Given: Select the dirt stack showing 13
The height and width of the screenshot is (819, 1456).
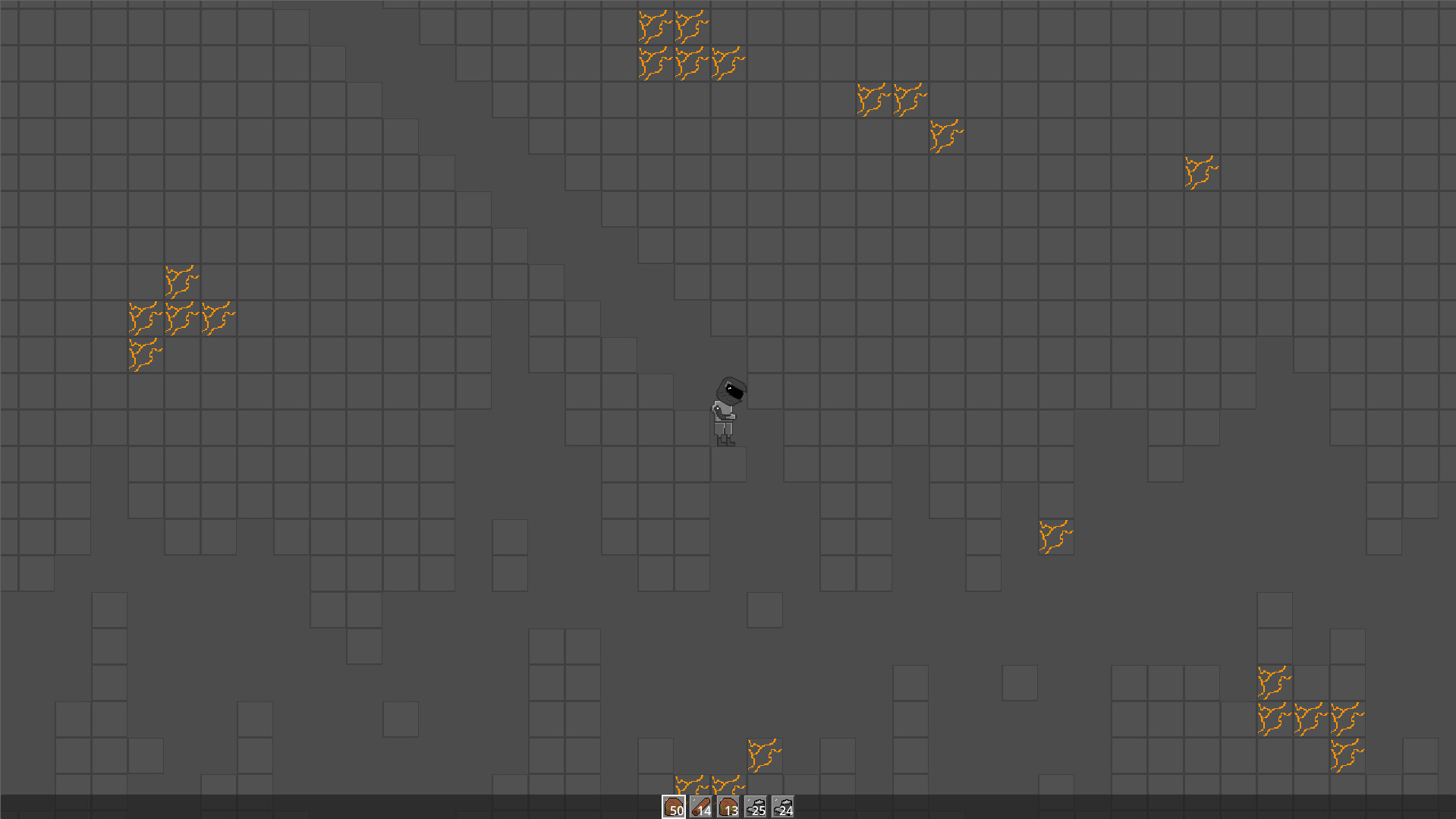Looking at the screenshot, I should pyautogui.click(x=727, y=807).
